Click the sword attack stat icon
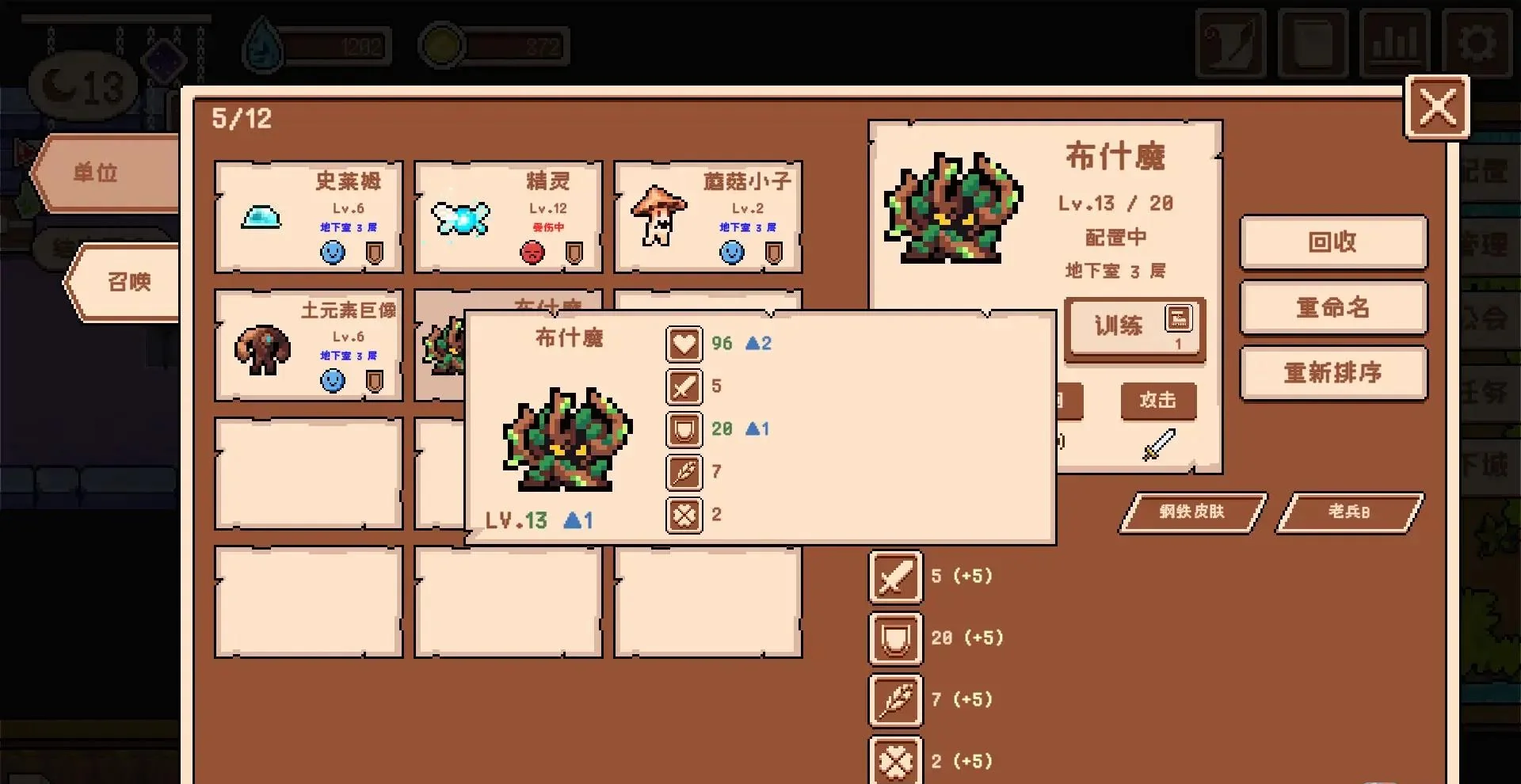 (x=684, y=386)
